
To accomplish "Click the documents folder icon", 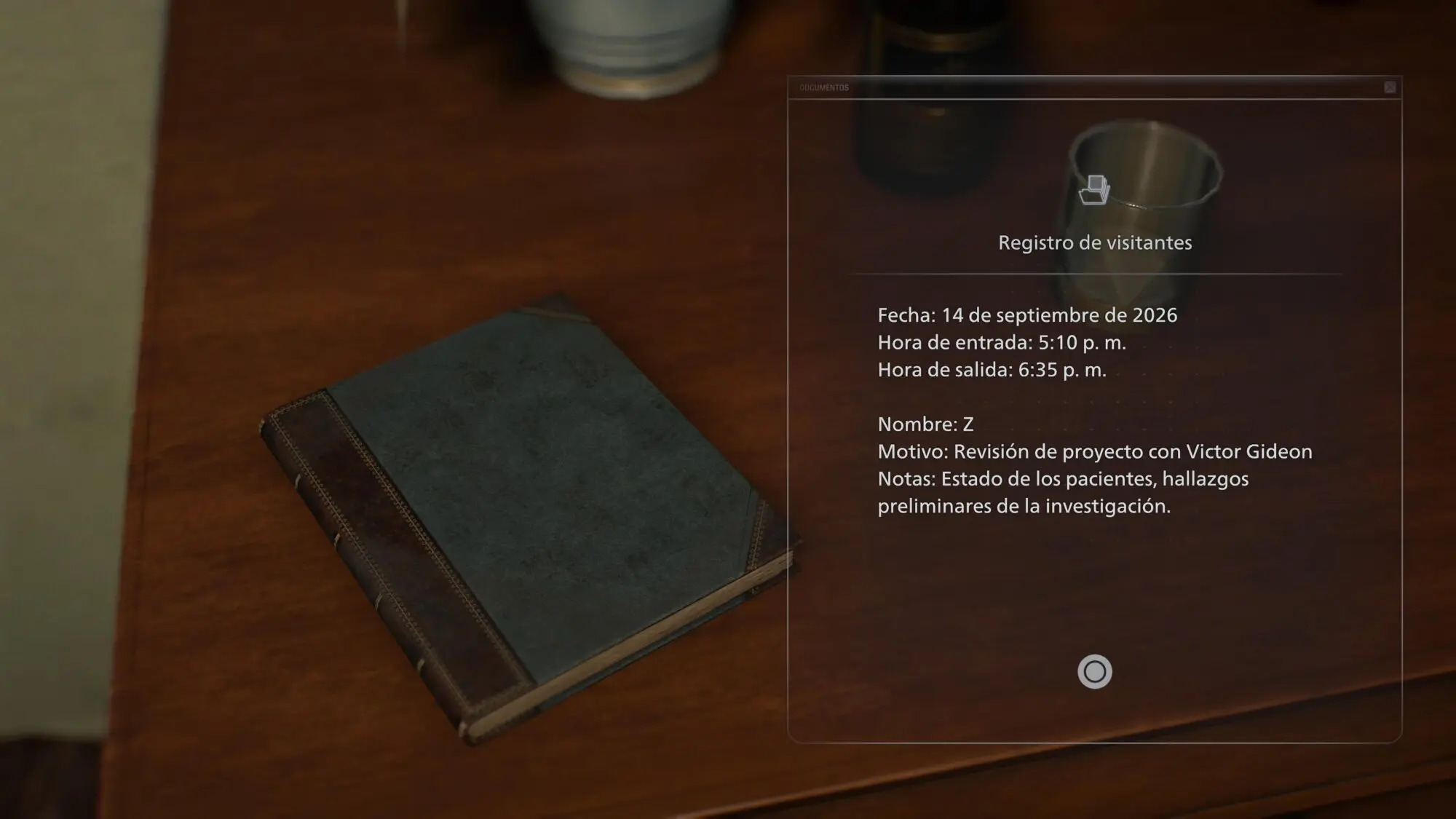I will [1094, 190].
